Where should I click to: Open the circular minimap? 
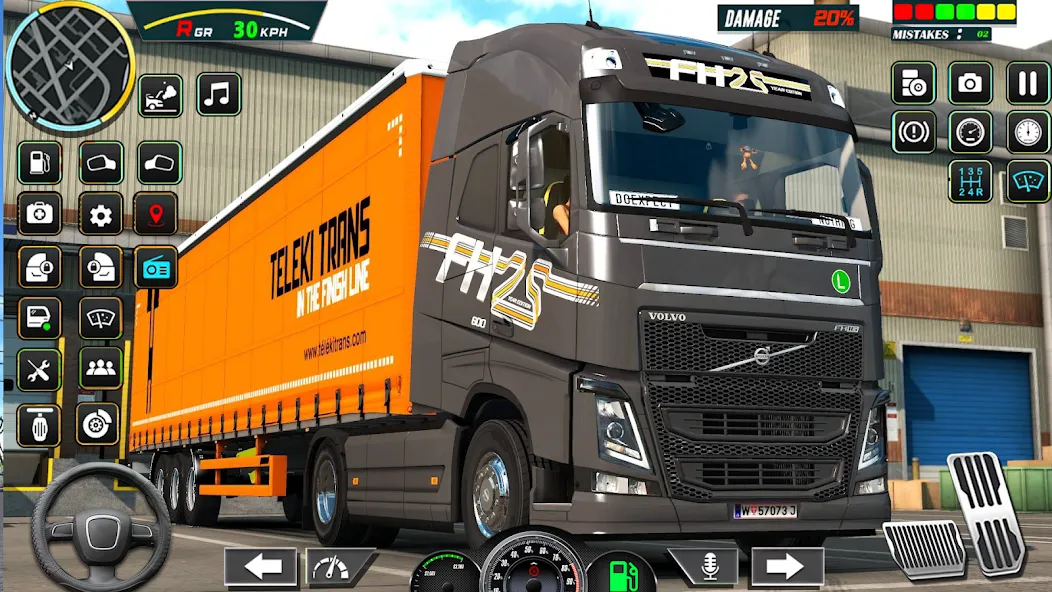[x=69, y=62]
